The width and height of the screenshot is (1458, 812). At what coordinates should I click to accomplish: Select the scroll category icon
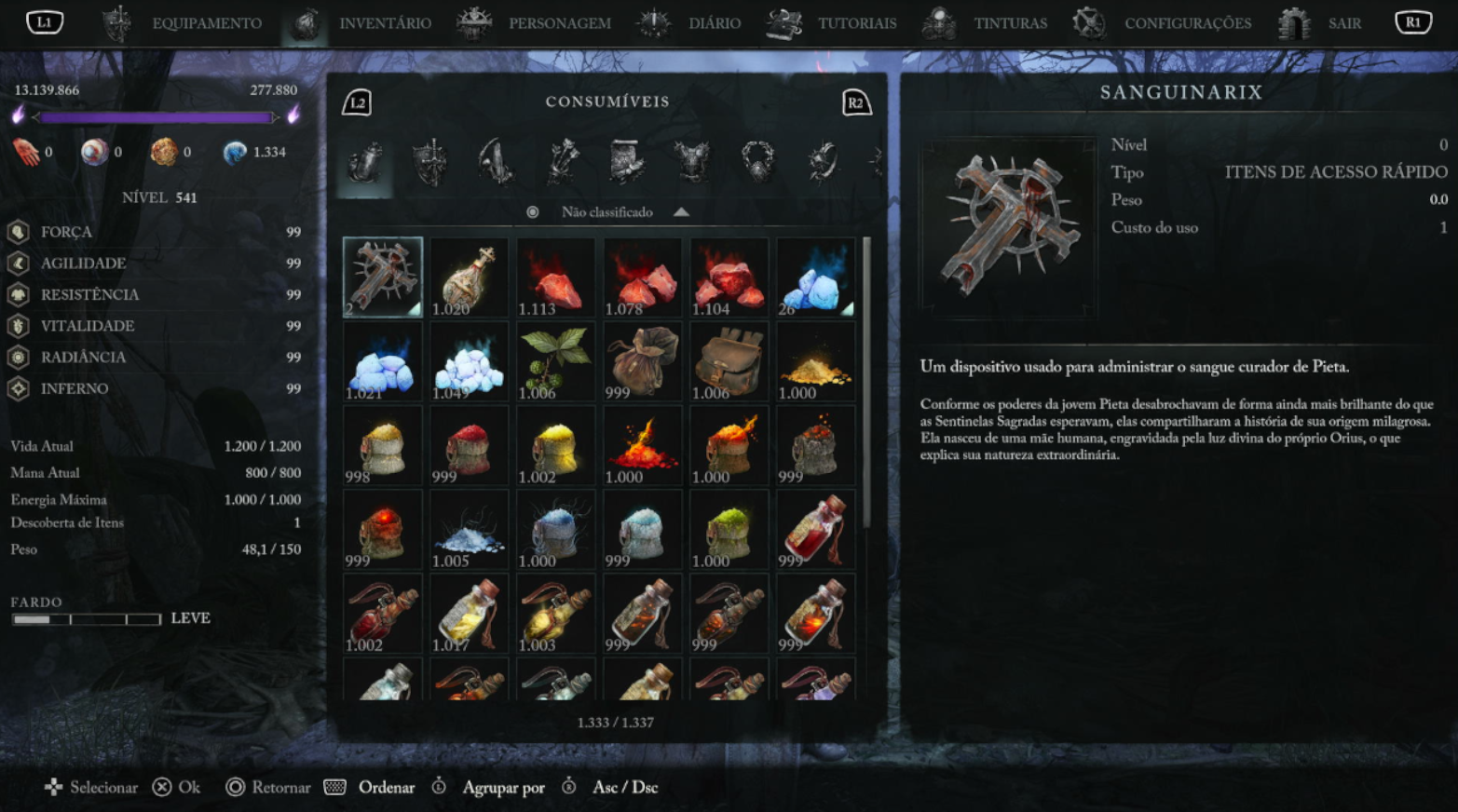(626, 163)
